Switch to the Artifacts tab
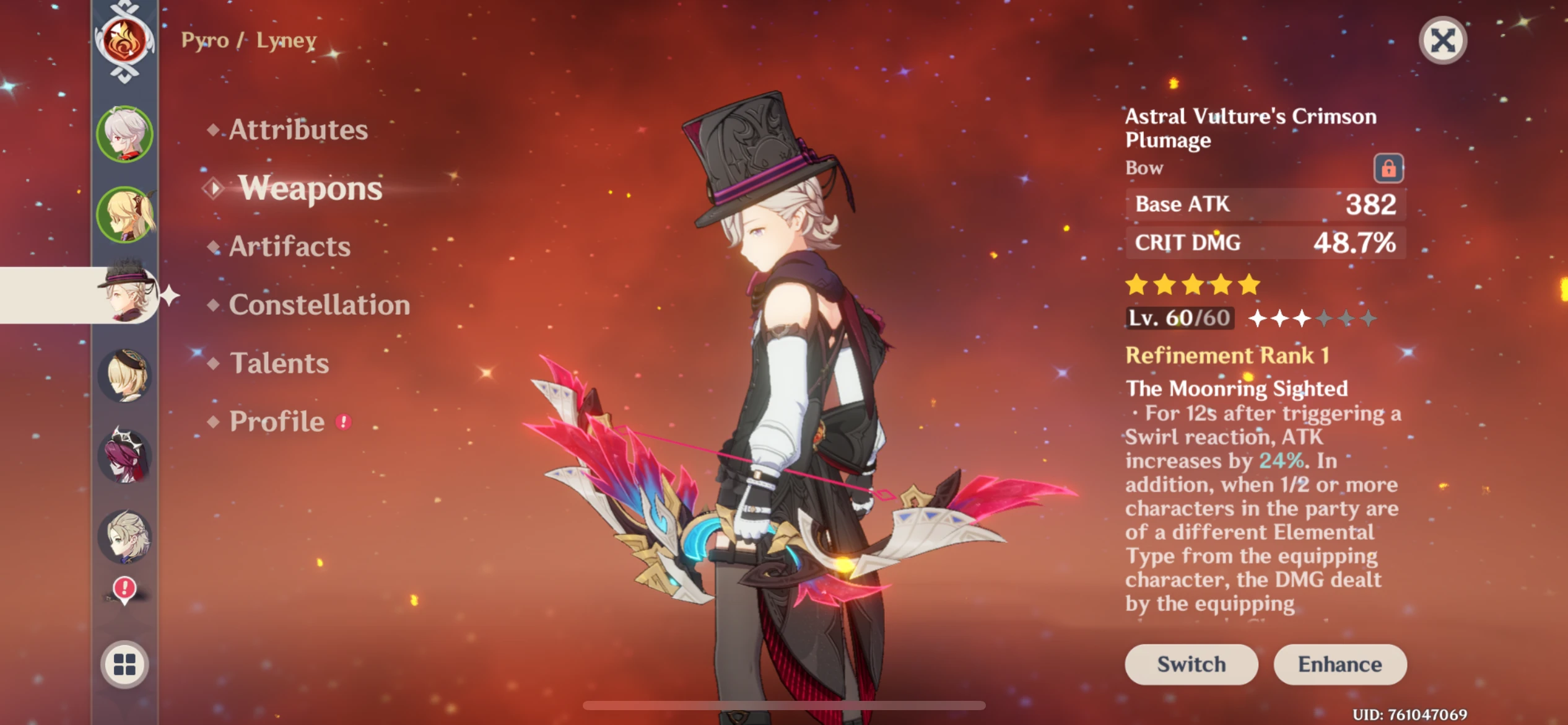 [x=289, y=247]
